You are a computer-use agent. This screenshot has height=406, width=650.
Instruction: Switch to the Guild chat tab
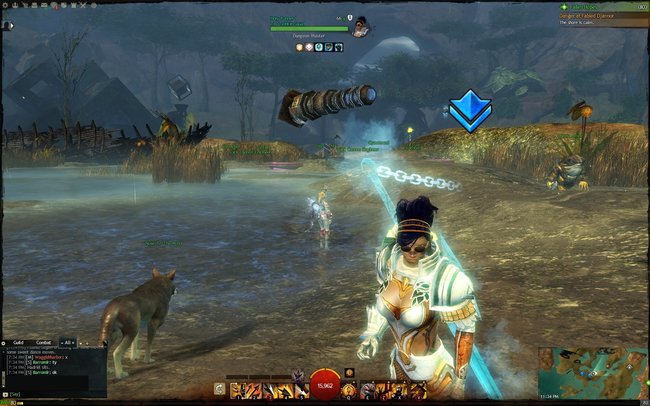(x=17, y=342)
